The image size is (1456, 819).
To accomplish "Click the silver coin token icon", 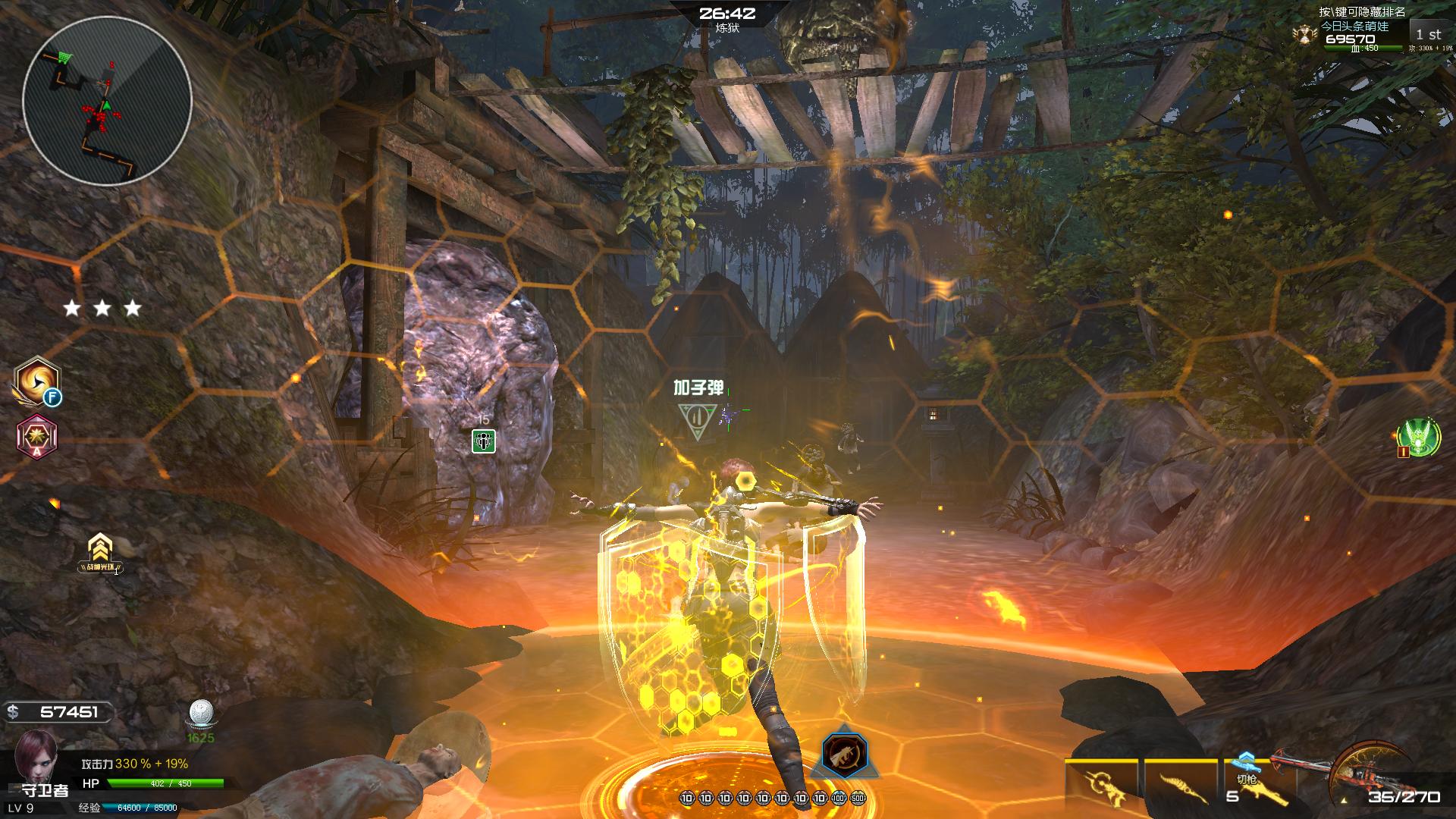I will click(x=200, y=714).
